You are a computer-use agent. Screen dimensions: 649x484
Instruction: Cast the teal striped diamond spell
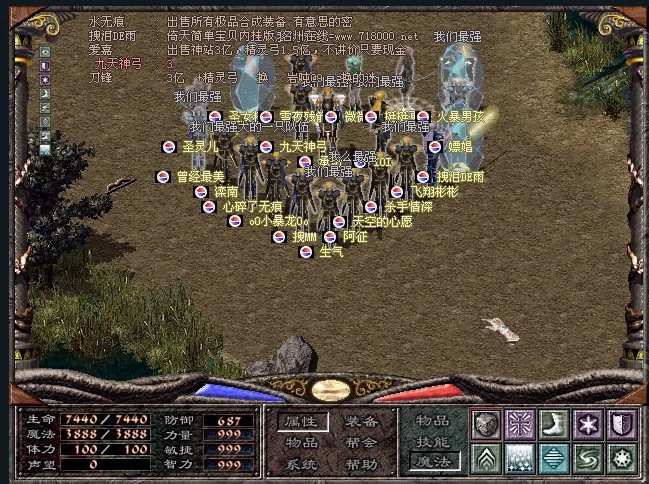pyautogui.click(x=554, y=458)
